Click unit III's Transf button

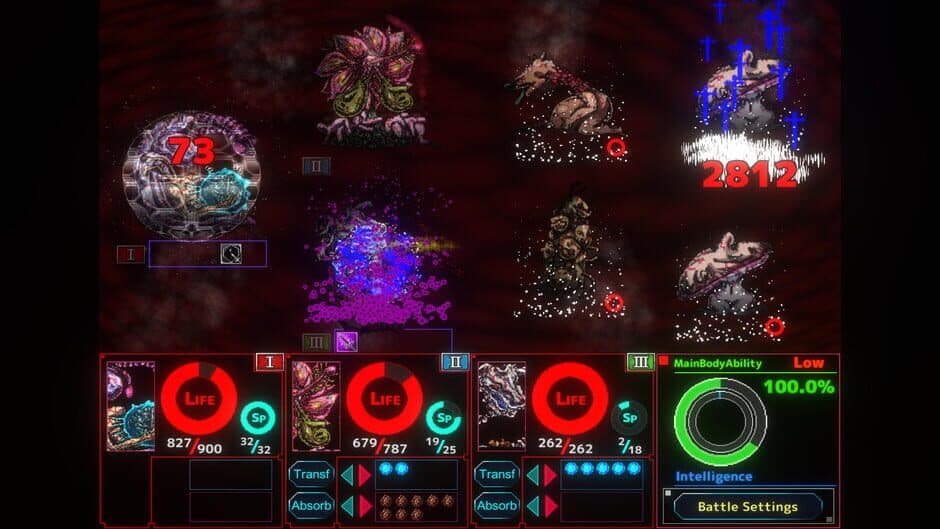pyautogui.click(x=498, y=474)
